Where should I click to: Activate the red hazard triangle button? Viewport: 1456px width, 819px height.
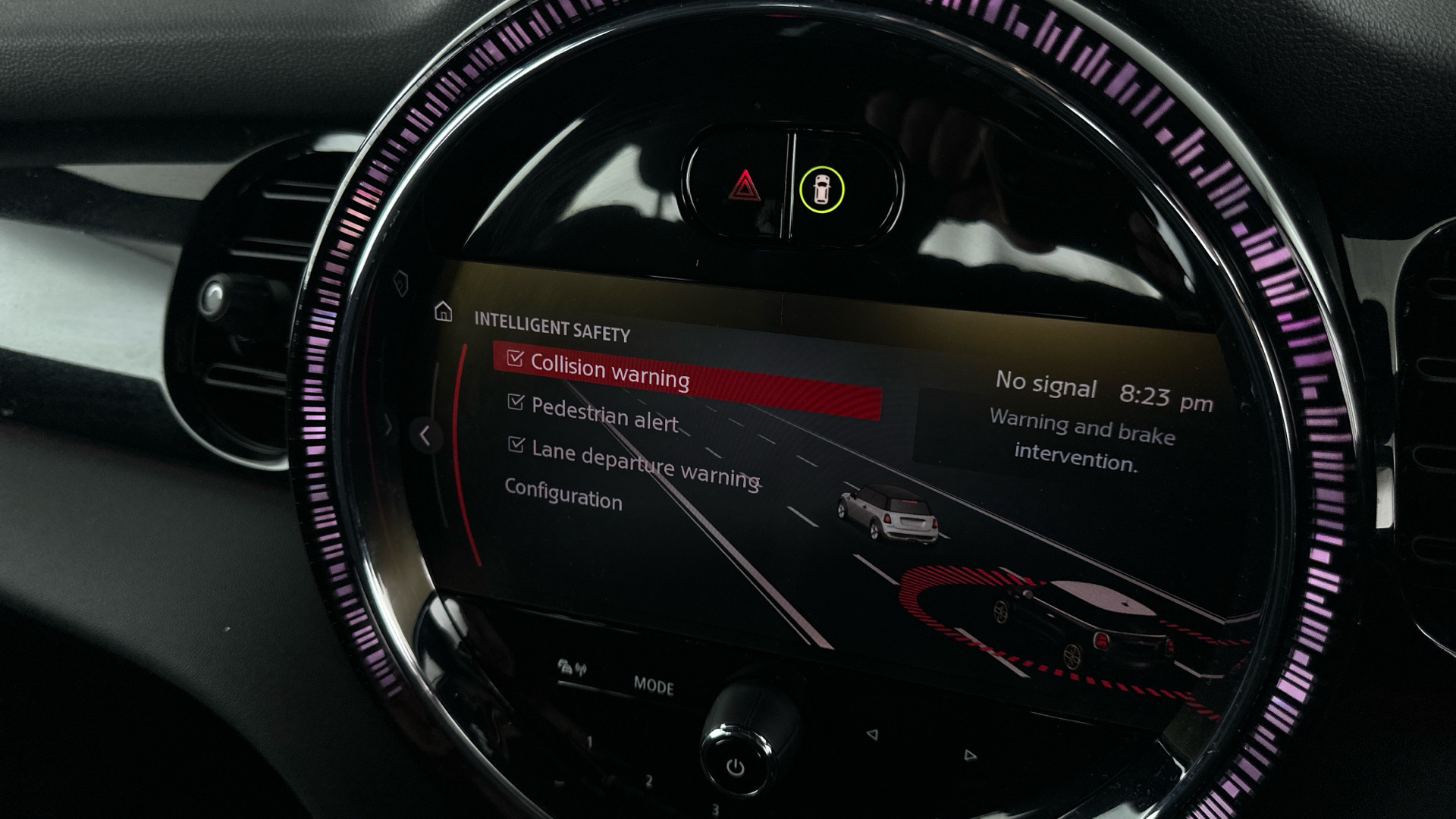coord(744,186)
